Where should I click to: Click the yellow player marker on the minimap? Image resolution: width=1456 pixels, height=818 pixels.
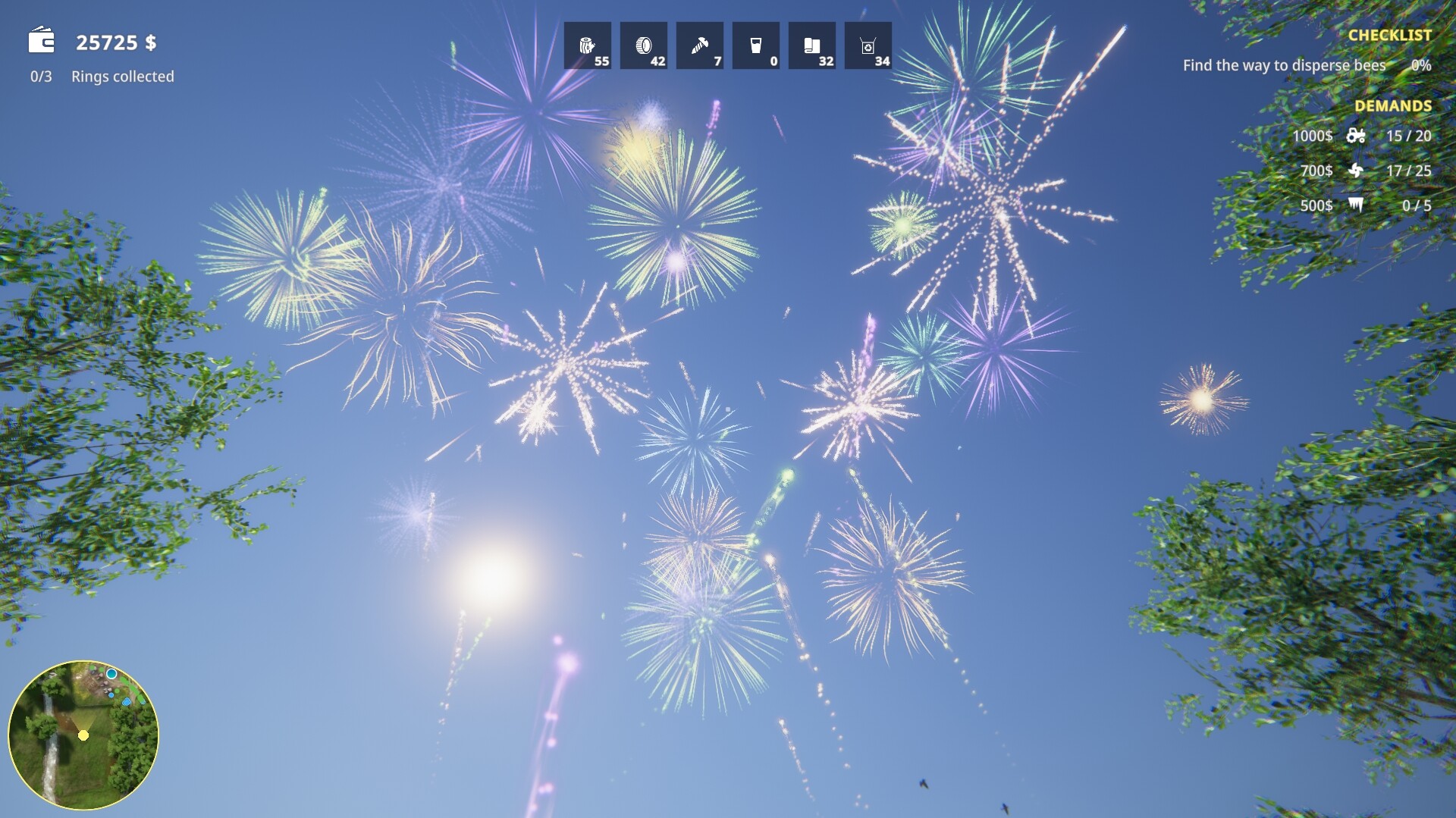tap(82, 736)
